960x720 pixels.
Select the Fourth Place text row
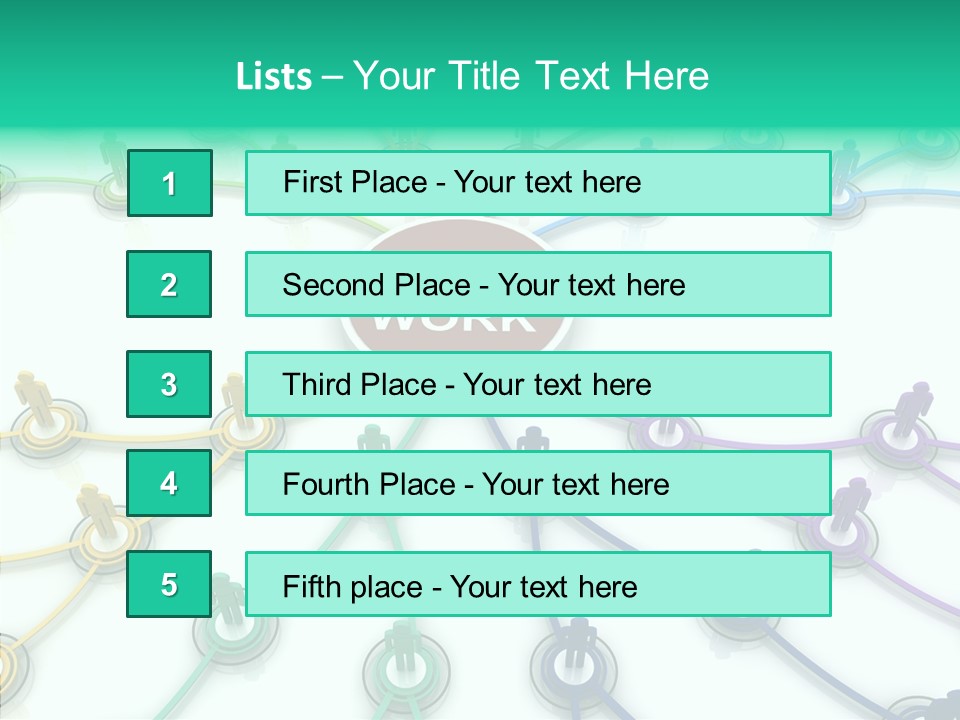pyautogui.click(x=538, y=484)
